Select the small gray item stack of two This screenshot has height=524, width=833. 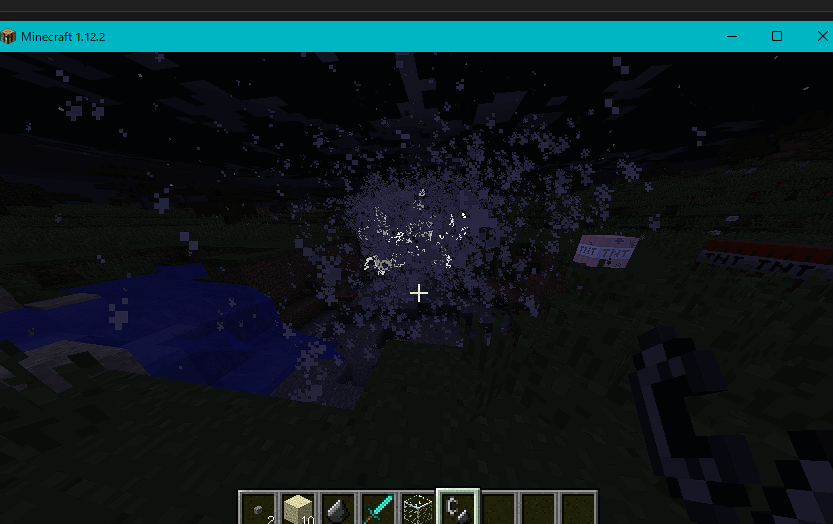pos(259,509)
